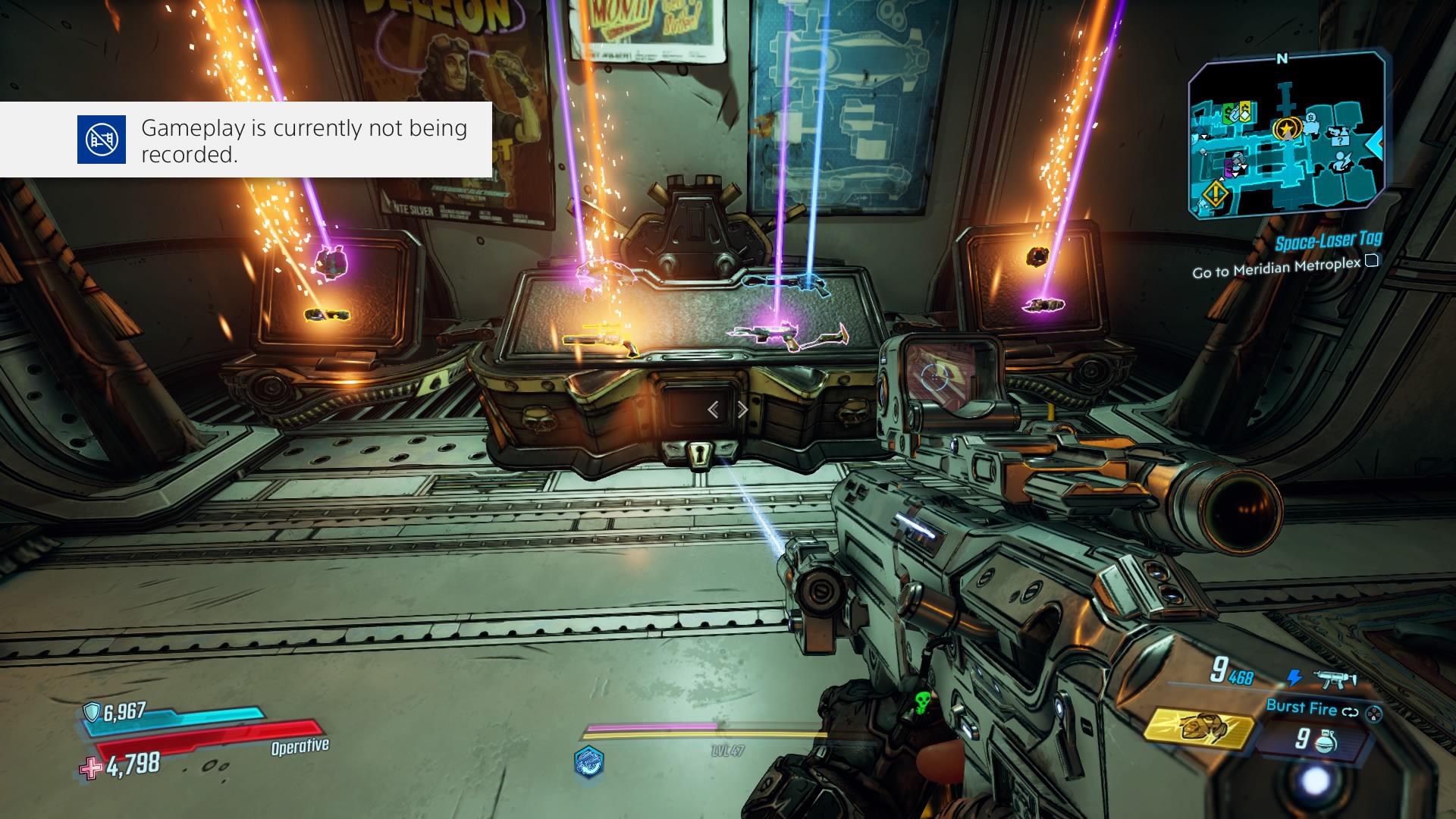Dismiss the gameplay not recorded notification
Image resolution: width=1456 pixels, height=819 pixels.
coord(246,140)
